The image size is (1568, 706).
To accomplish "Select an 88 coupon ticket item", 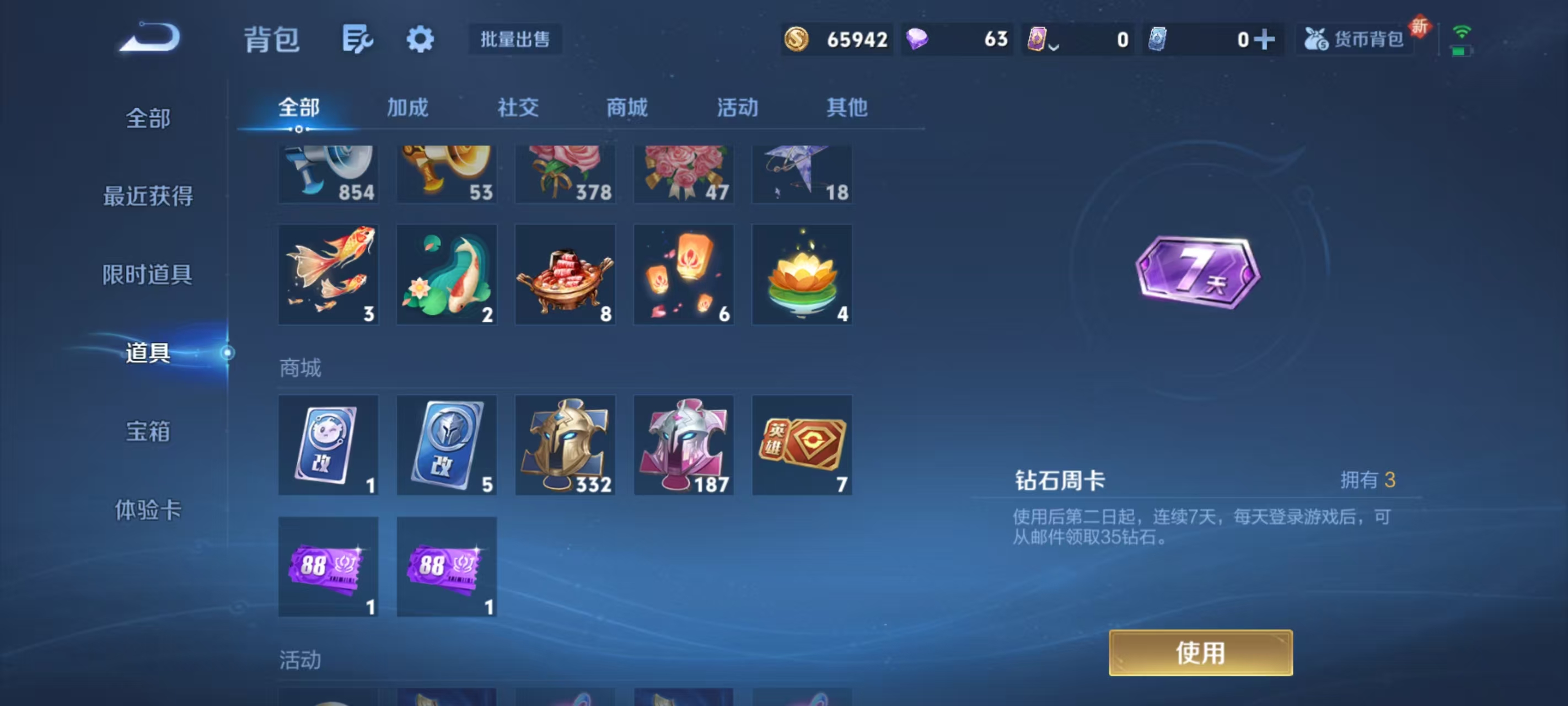I will pyautogui.click(x=328, y=566).
